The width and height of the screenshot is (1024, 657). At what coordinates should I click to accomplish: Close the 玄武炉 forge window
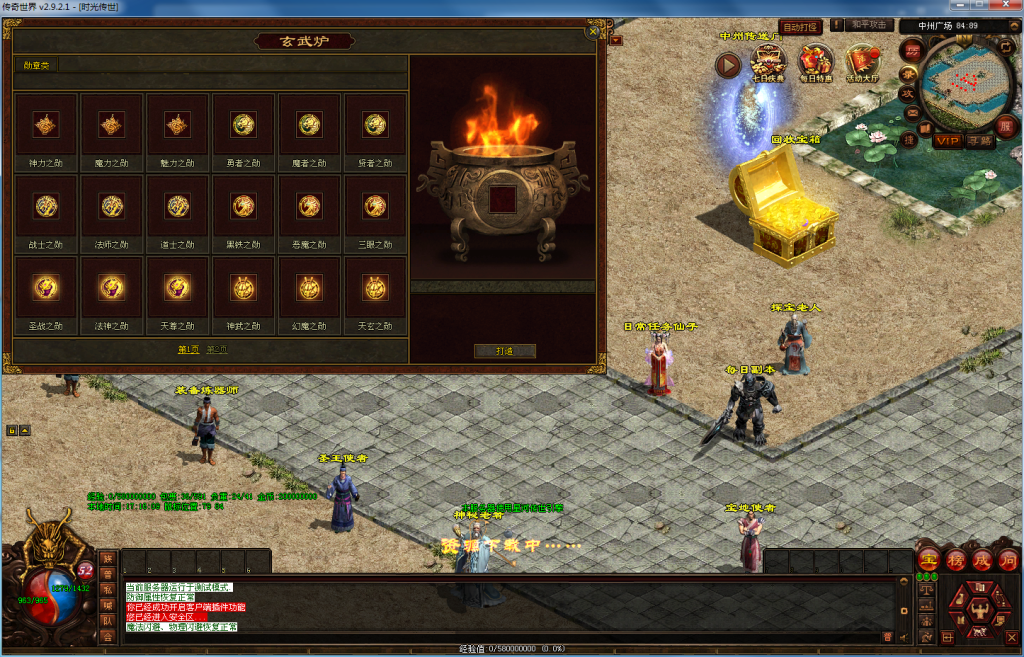coord(593,31)
